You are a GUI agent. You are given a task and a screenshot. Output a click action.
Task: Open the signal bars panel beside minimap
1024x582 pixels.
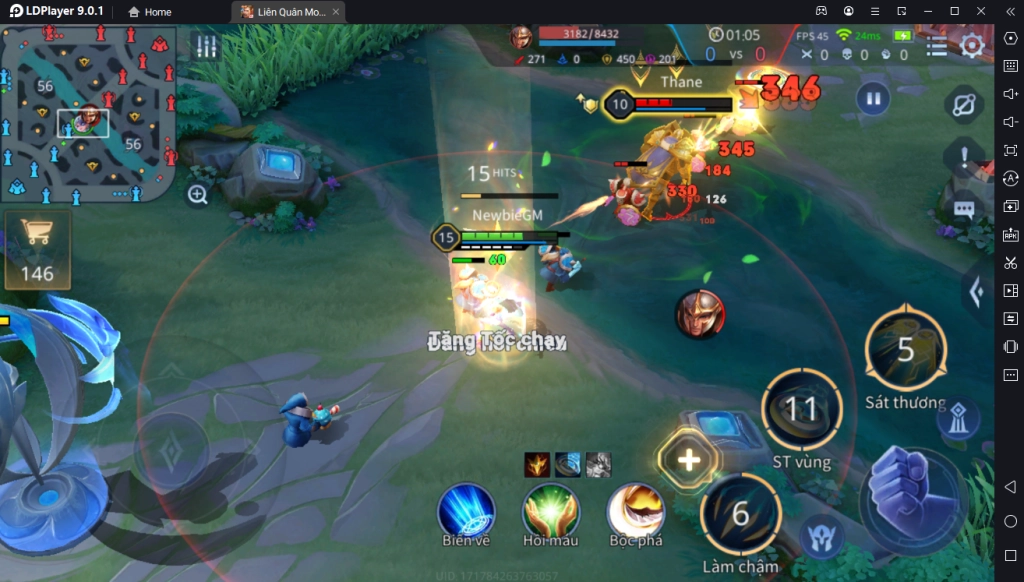(206, 47)
